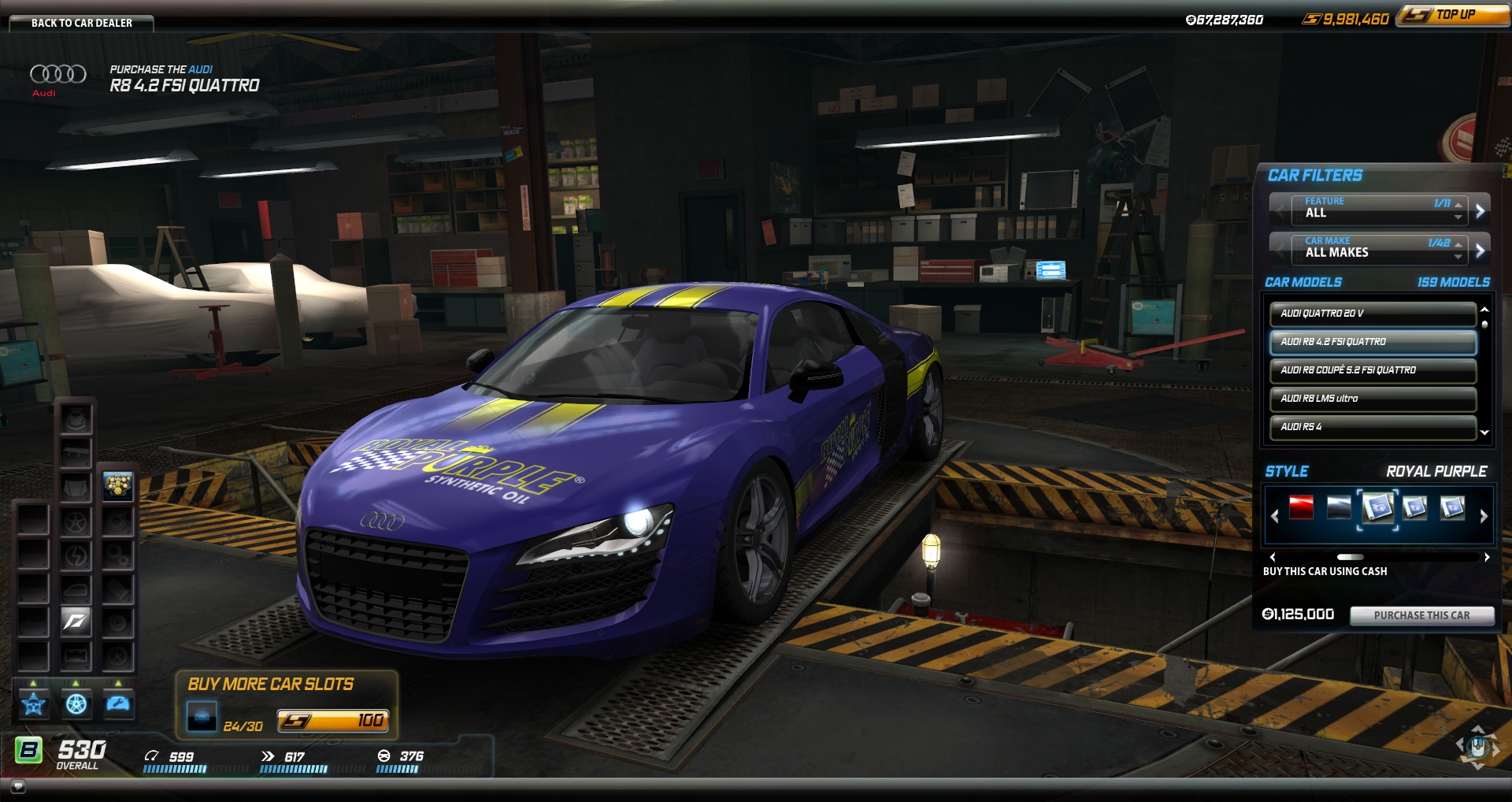Pick the Audi R8 LMS ultra entry
Image resolution: width=1512 pixels, height=802 pixels.
[1372, 399]
